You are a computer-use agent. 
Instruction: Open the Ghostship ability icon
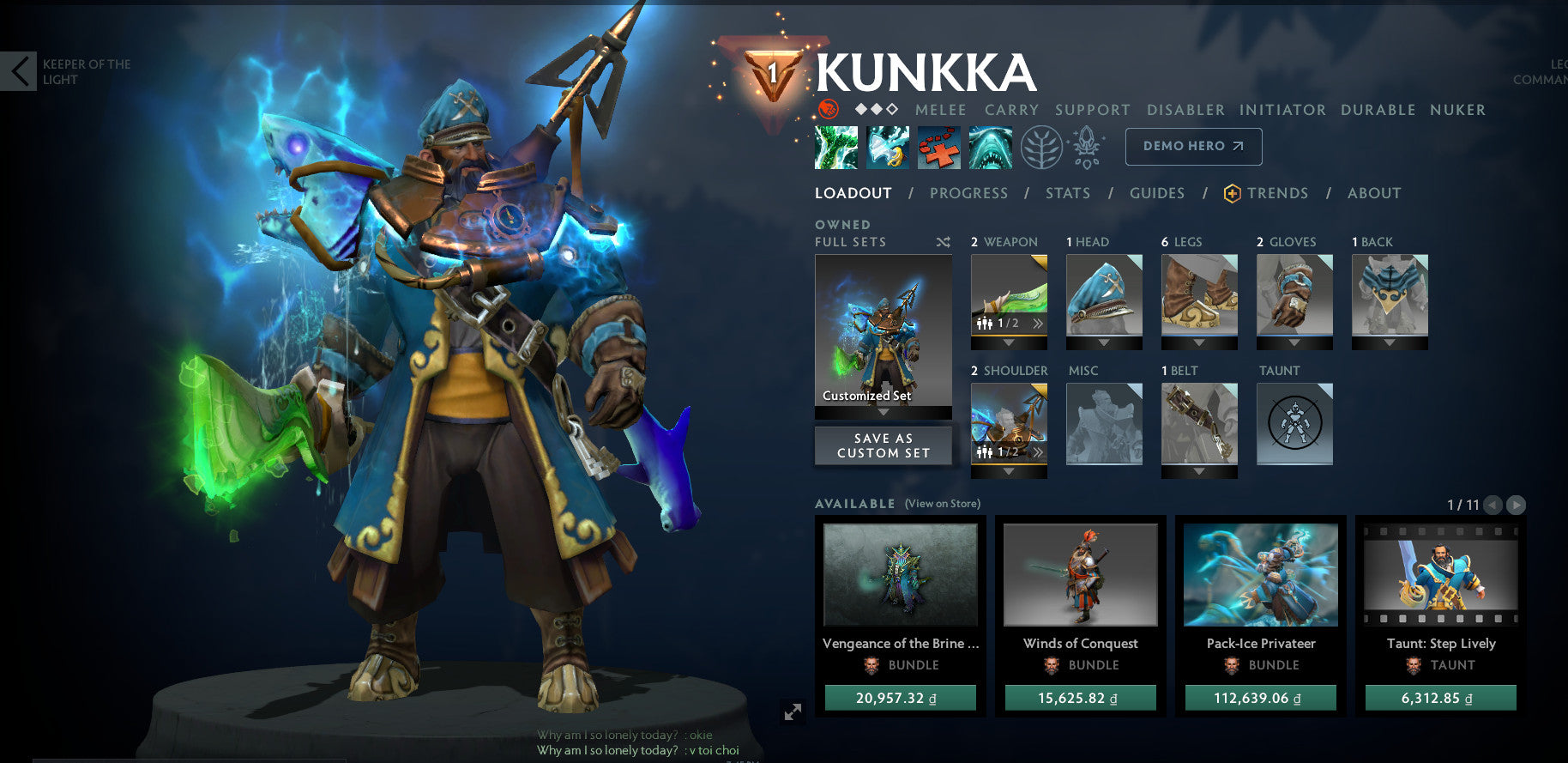click(x=991, y=146)
